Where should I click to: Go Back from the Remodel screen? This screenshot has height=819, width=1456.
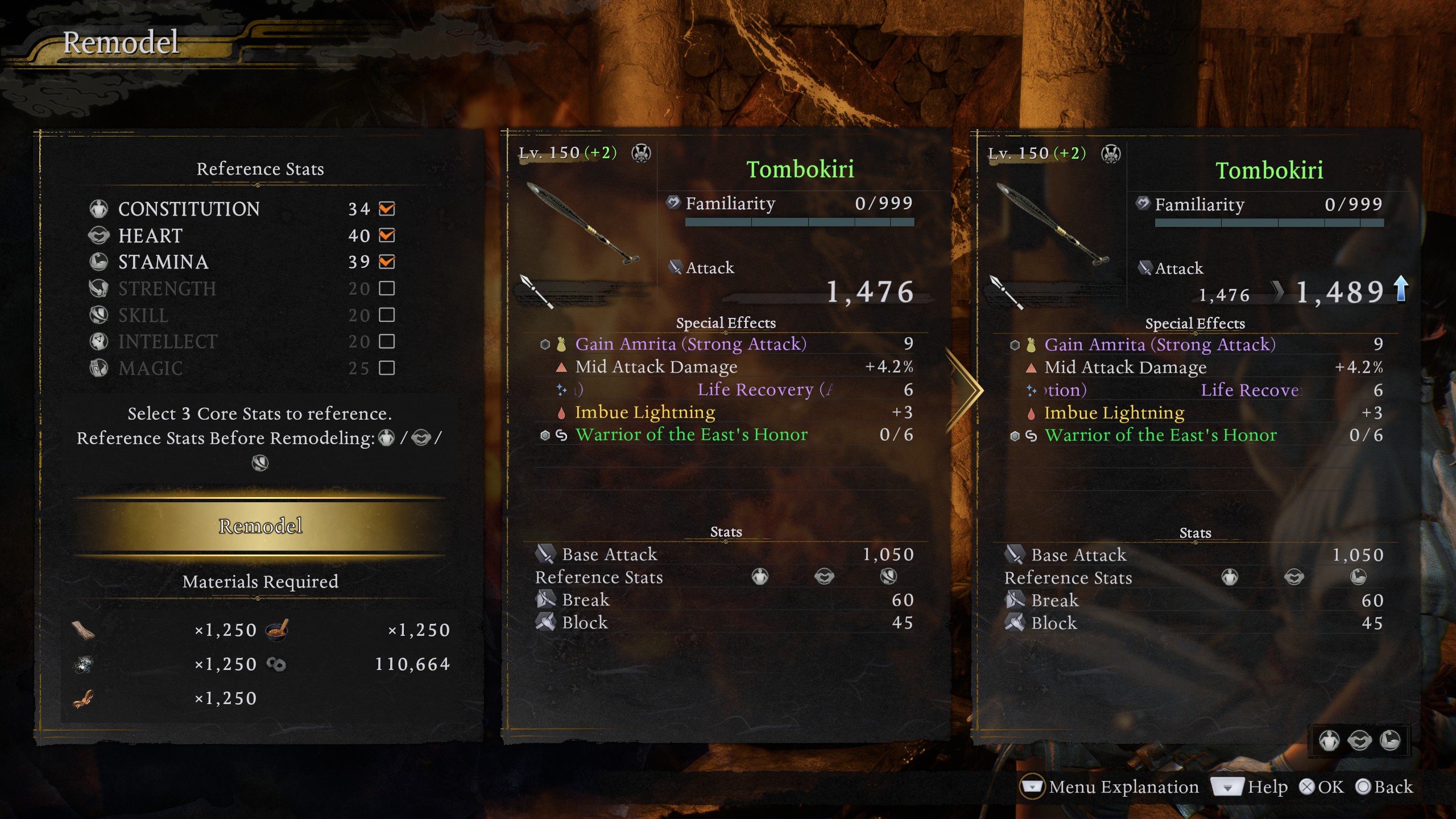coord(1384,787)
